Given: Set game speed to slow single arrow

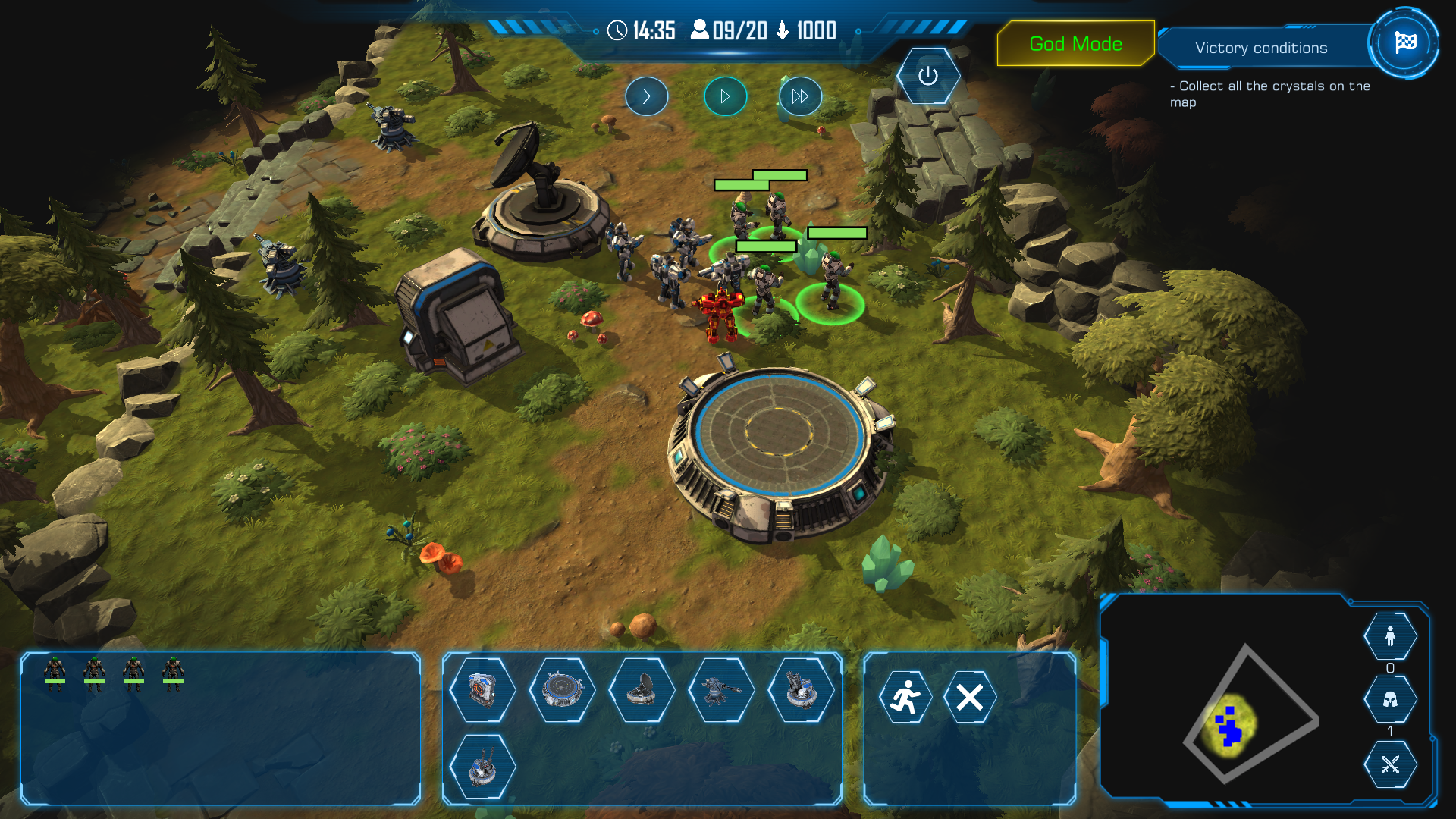Looking at the screenshot, I should pyautogui.click(x=646, y=96).
